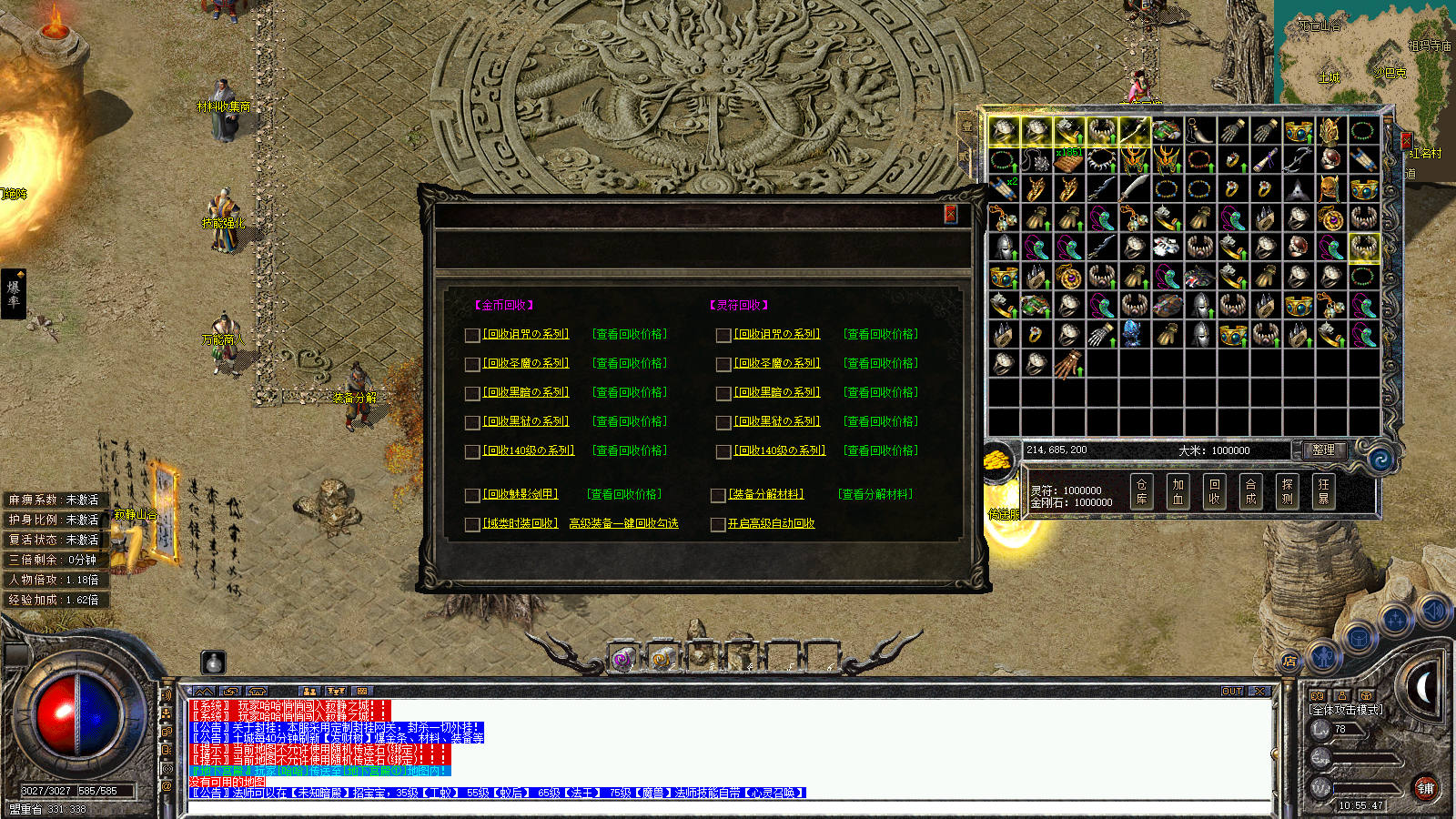Enable 开启高级自动回收 option
The image size is (1456, 819).
[718, 524]
